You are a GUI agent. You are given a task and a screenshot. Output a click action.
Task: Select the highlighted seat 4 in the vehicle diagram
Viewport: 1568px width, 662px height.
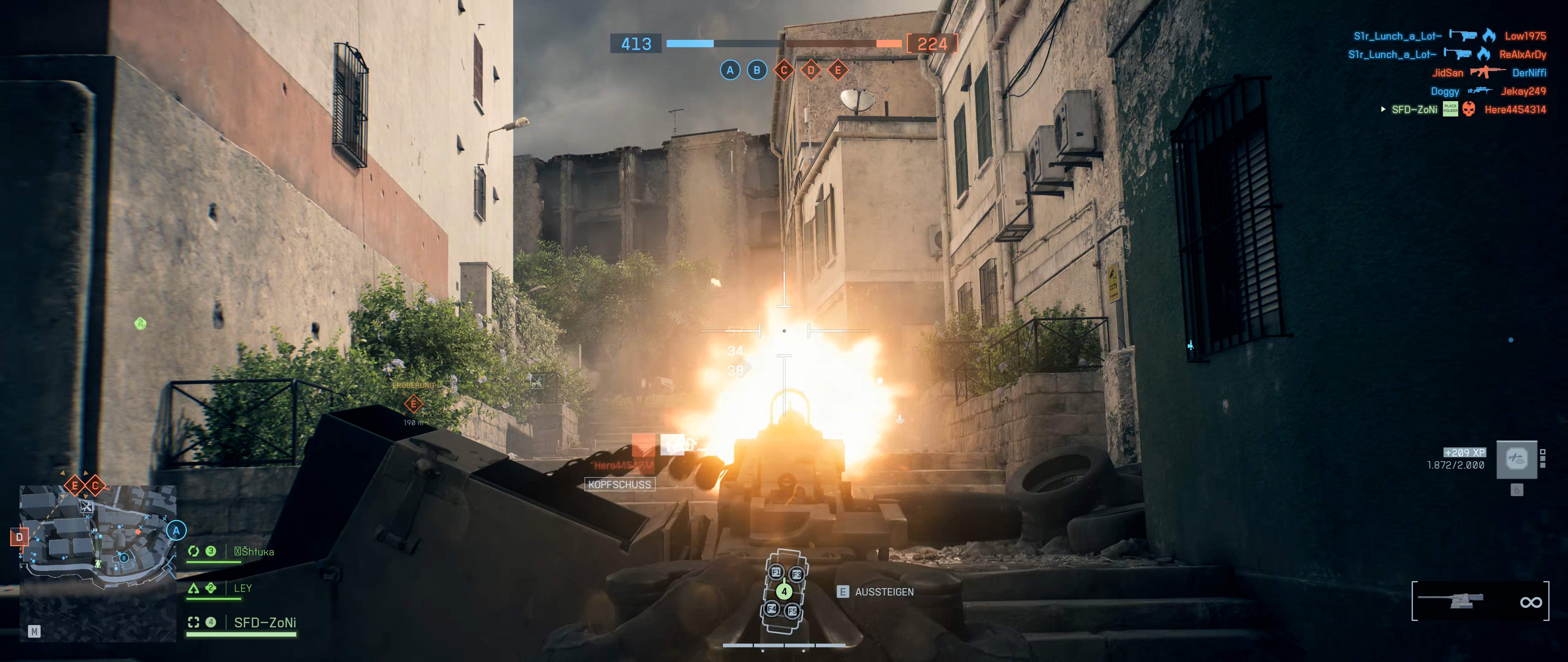(x=784, y=591)
